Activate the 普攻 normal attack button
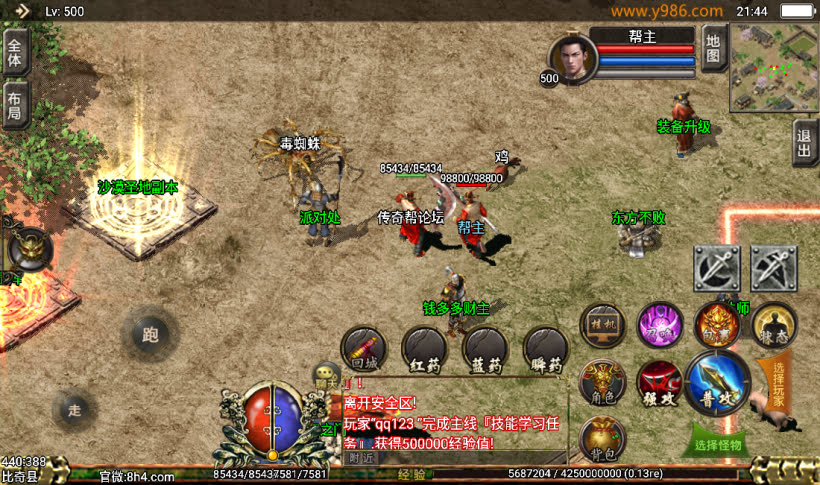The image size is (820, 485). (x=718, y=383)
